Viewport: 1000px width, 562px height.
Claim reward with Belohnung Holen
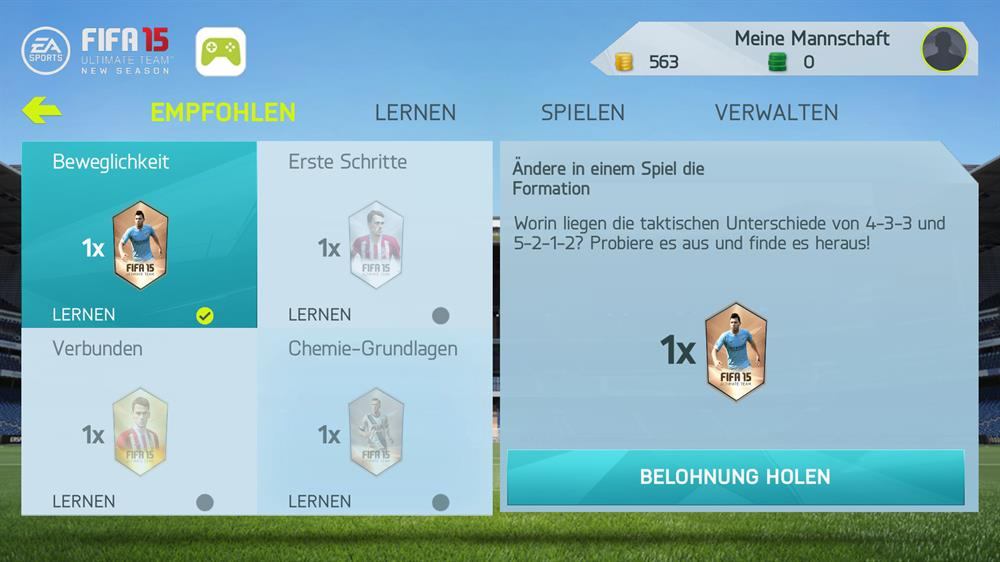(735, 477)
